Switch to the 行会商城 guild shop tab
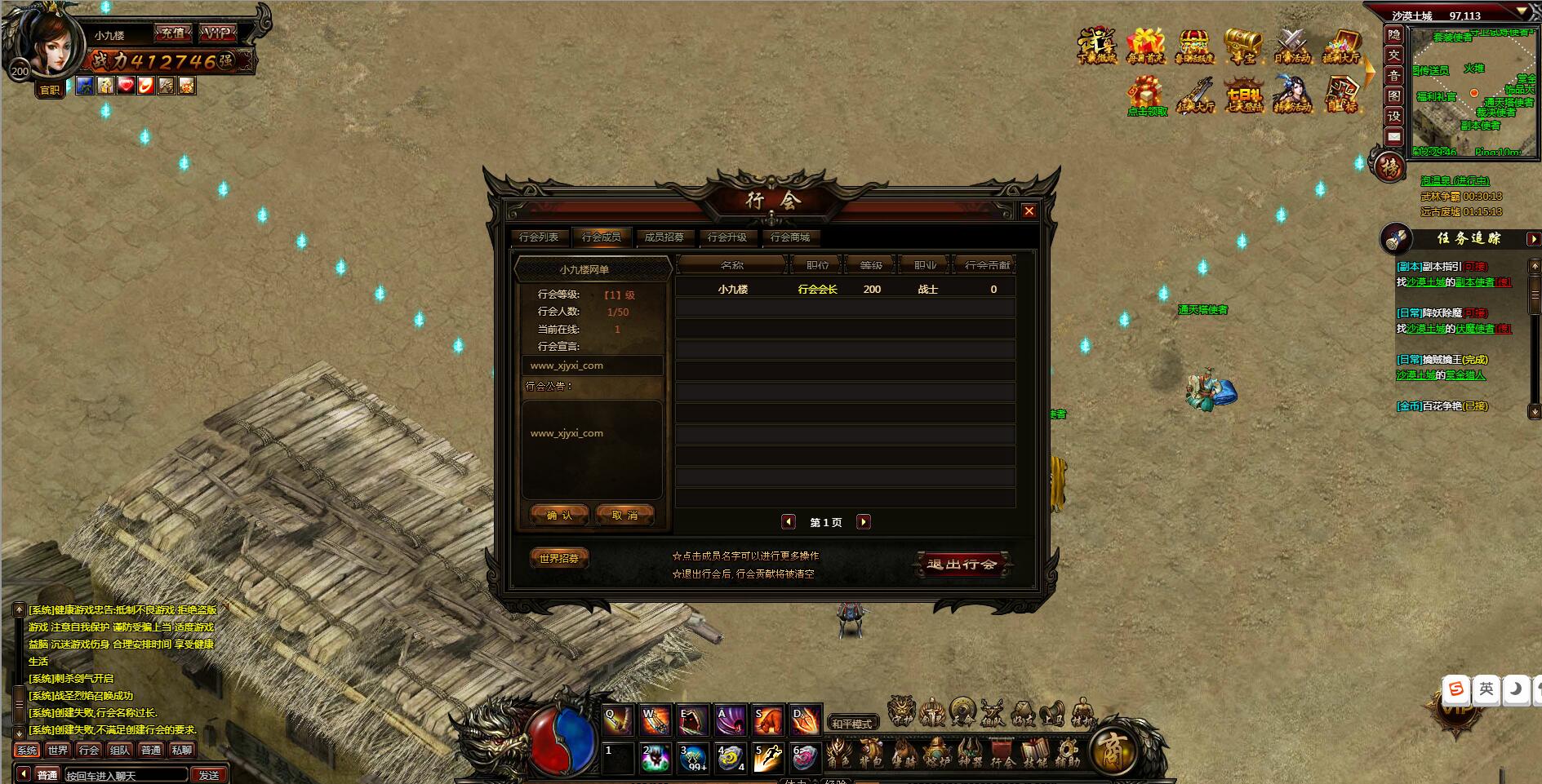1542x784 pixels. pos(790,237)
